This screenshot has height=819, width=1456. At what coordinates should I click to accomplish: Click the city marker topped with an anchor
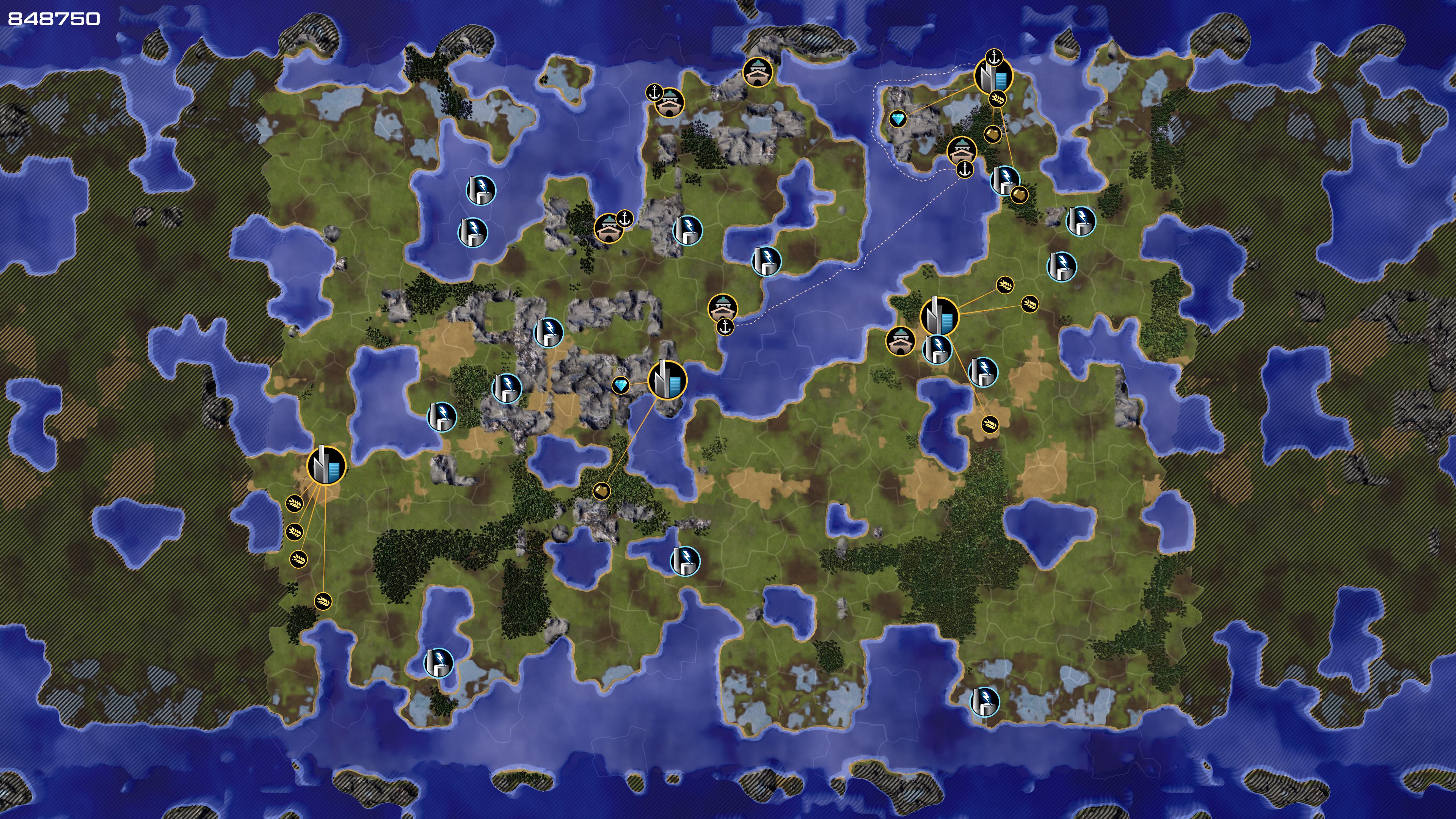tap(993, 77)
